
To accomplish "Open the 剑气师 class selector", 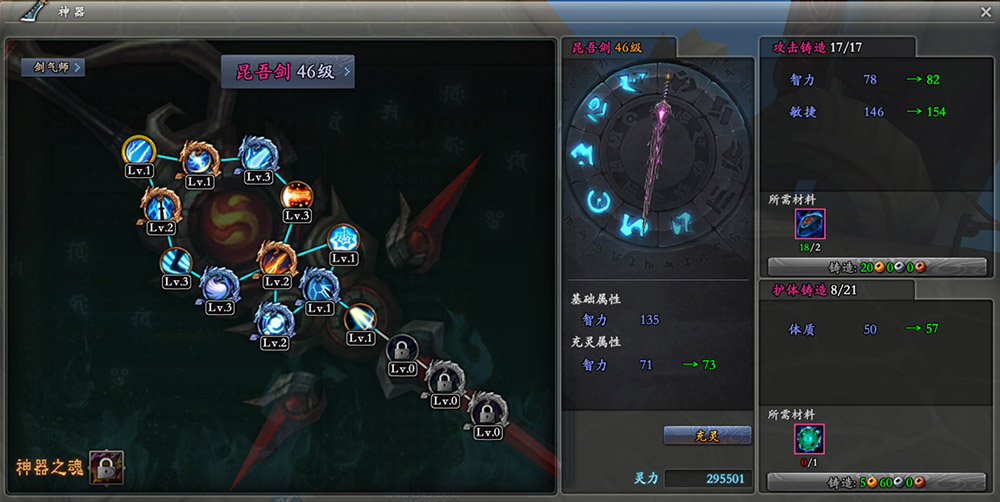I will (53, 67).
